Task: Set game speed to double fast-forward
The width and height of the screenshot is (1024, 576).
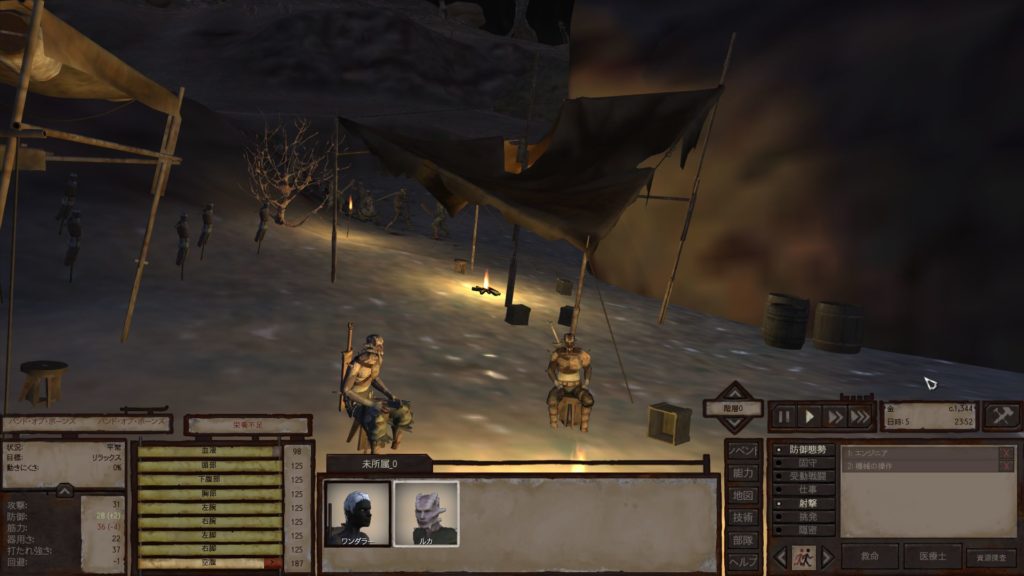Action: coord(835,416)
